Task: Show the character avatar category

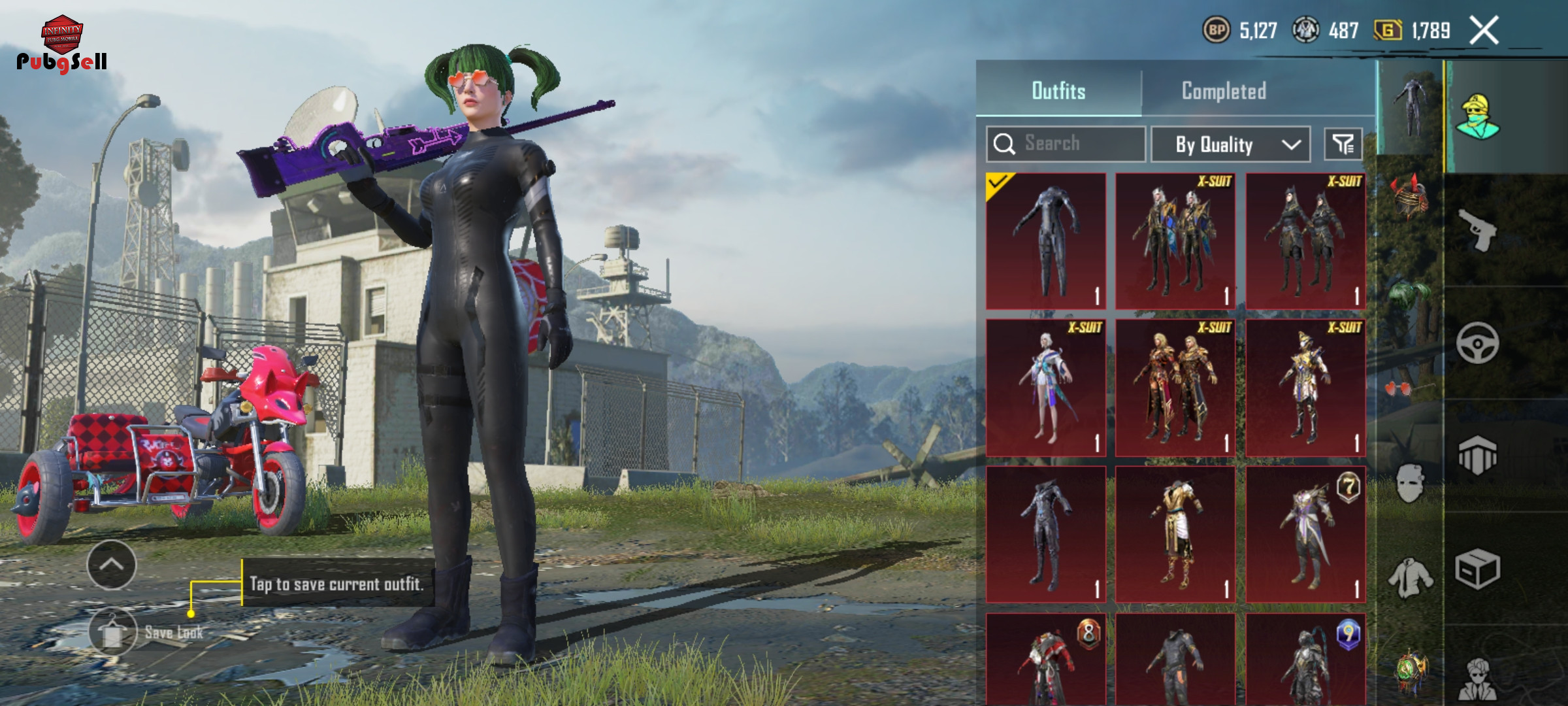Action: point(1478,118)
